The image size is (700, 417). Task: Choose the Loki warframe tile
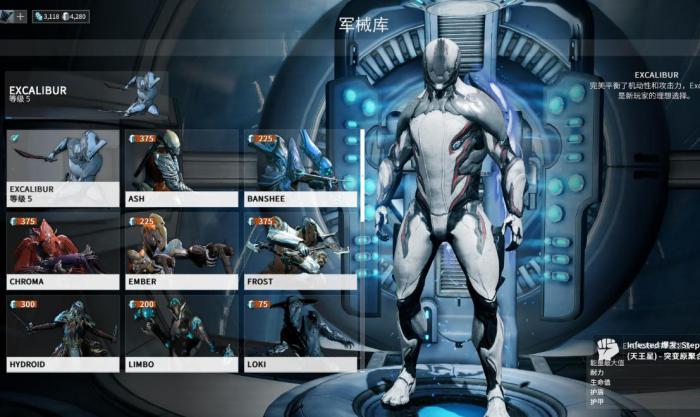tap(299, 333)
